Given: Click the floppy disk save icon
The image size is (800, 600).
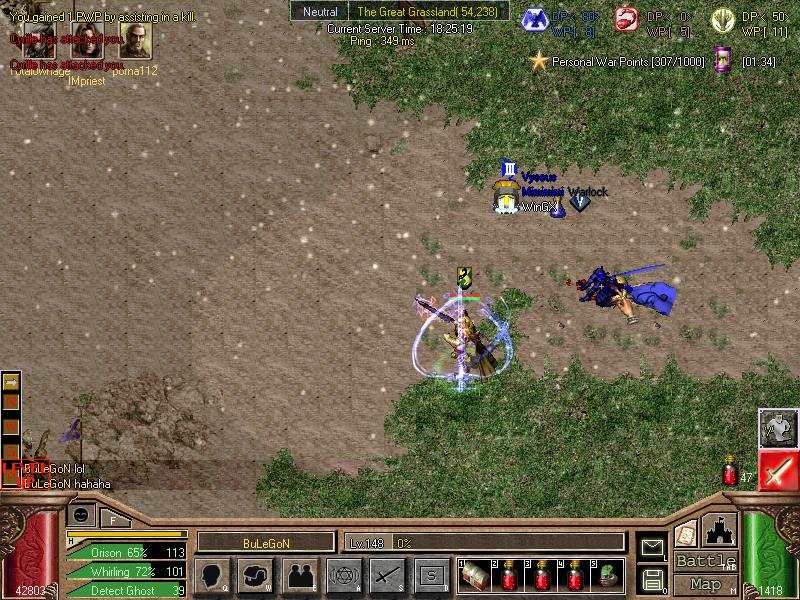Looking at the screenshot, I should point(652,579).
